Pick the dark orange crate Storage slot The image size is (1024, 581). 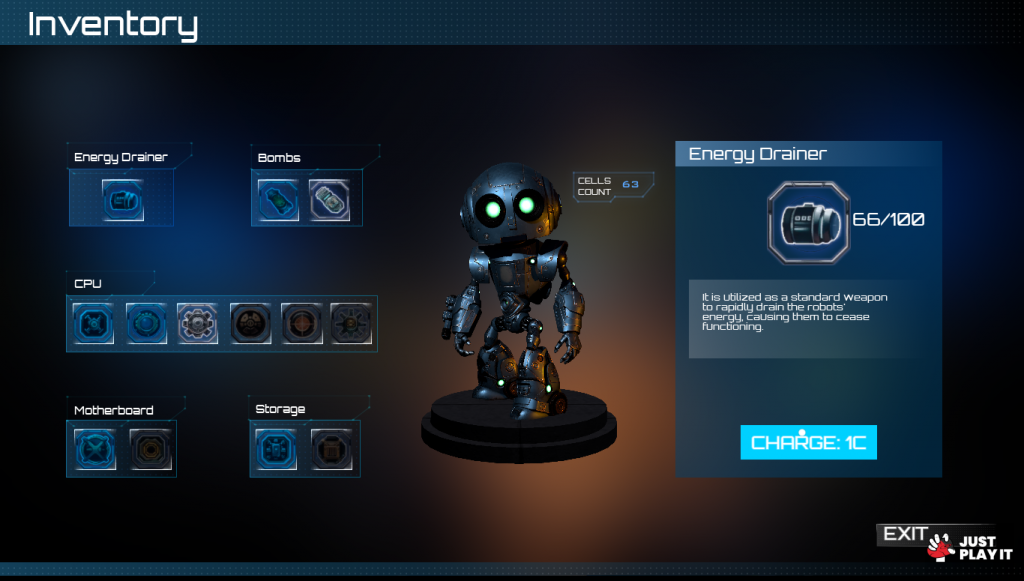[331, 449]
